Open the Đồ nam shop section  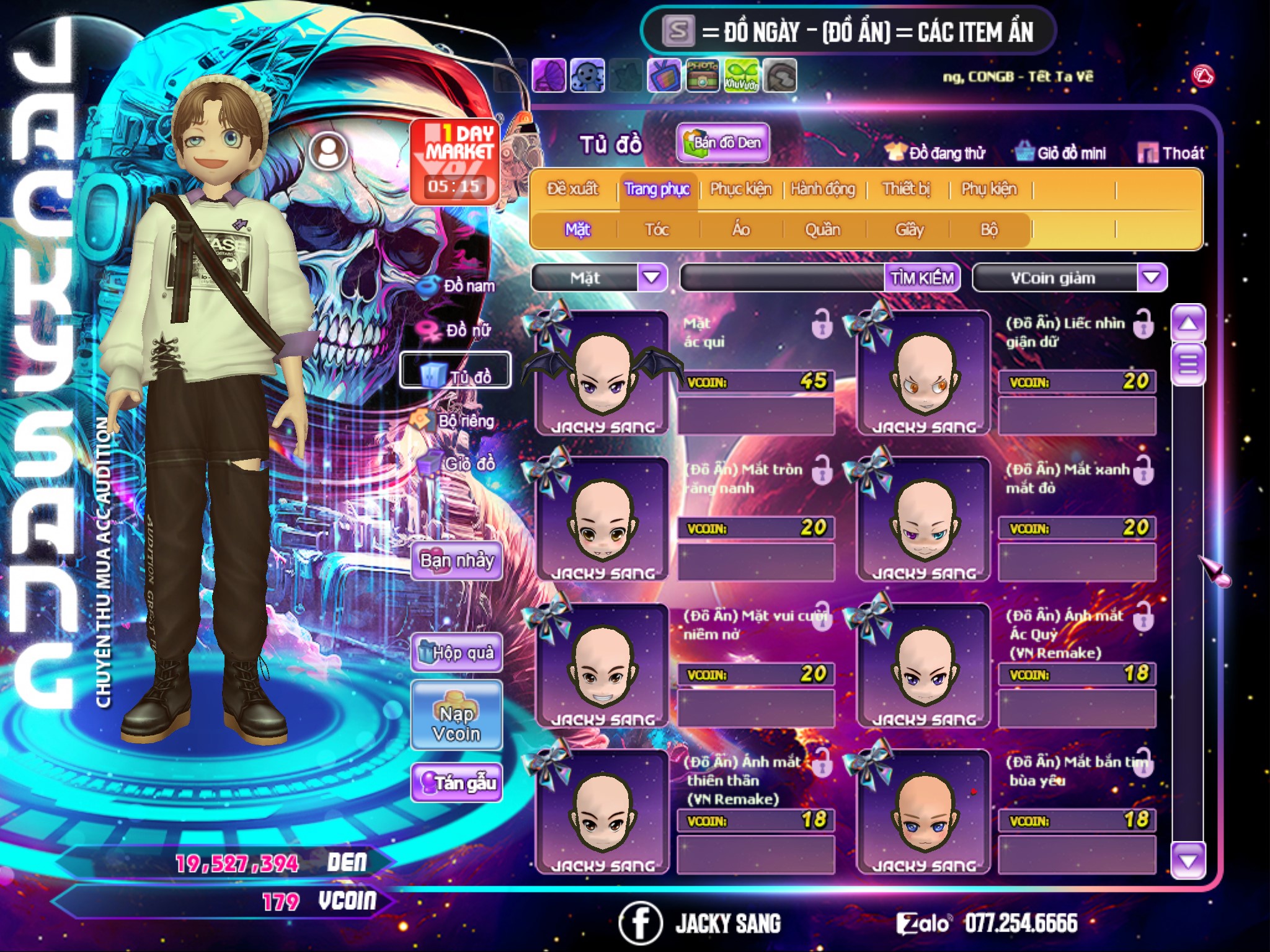tap(458, 286)
